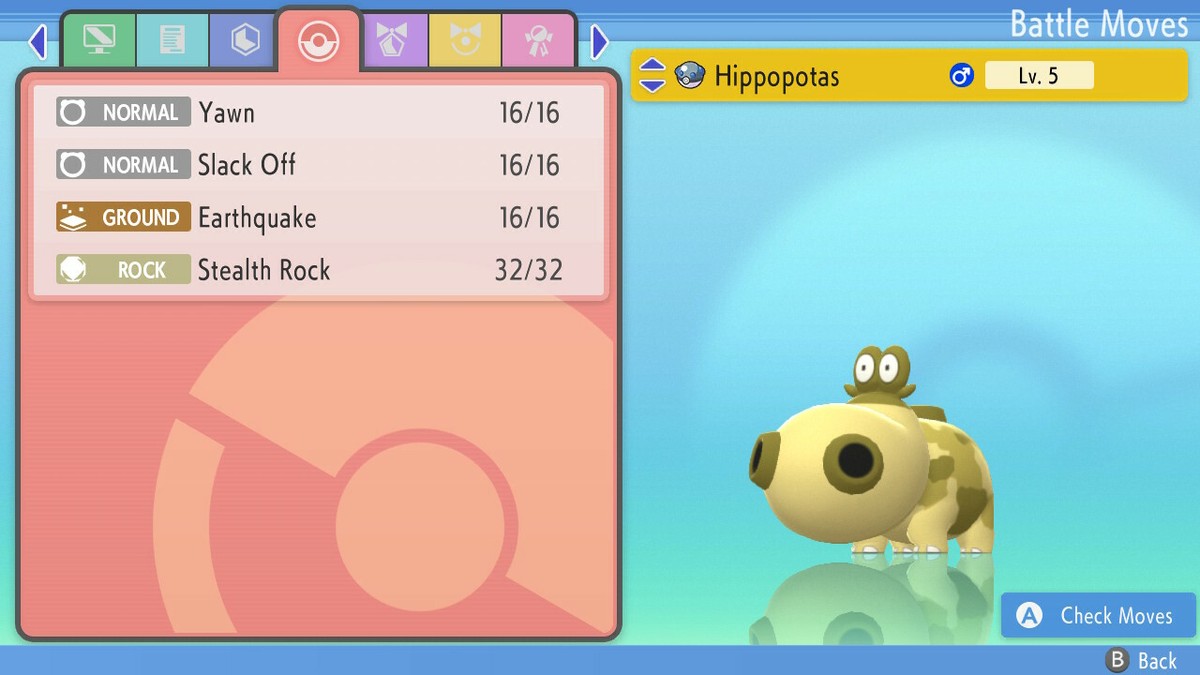
Task: Open the purple ribbon contest tab
Action: tap(393, 40)
